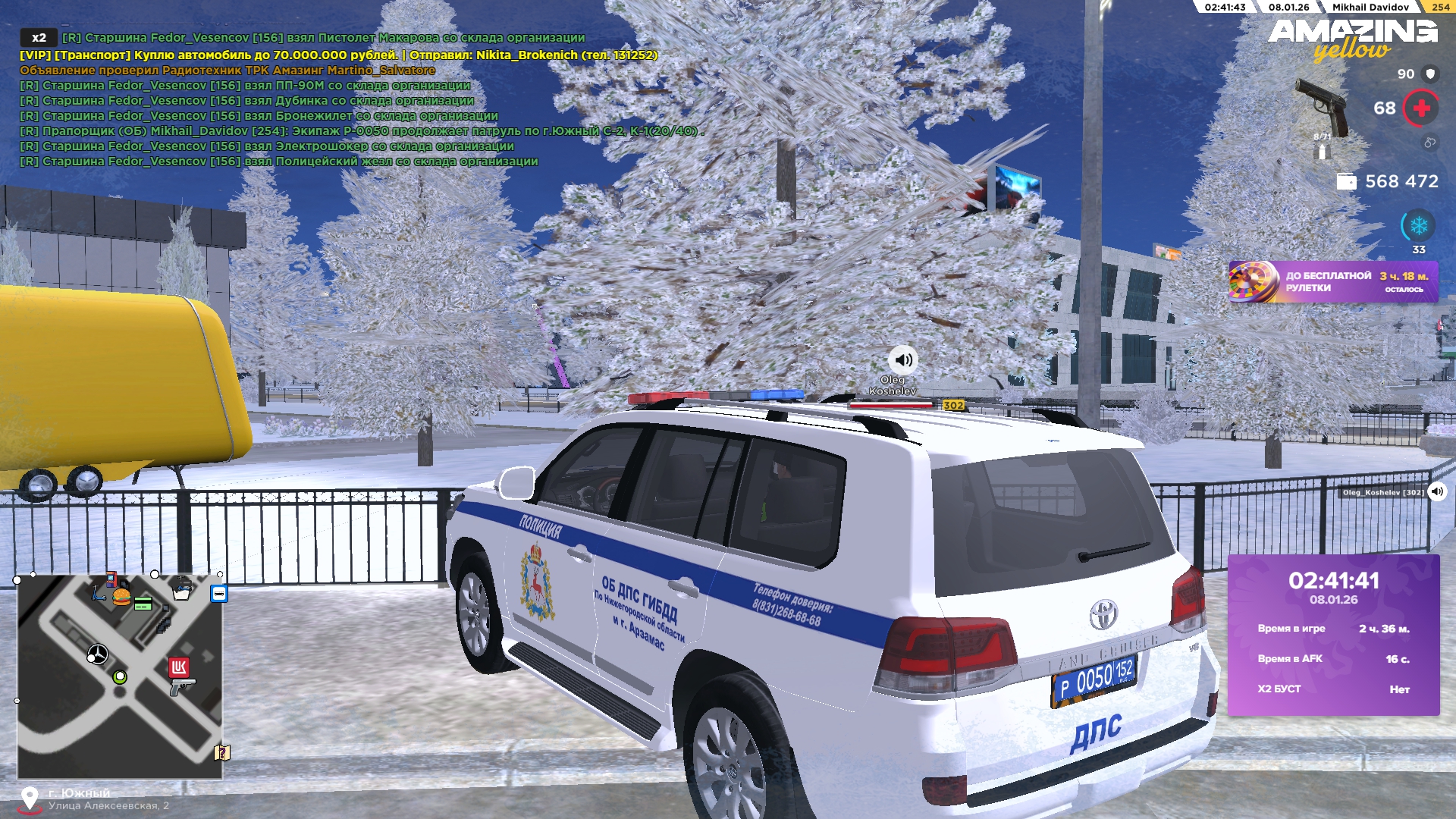Open the question-mark map icon
This screenshot has width=1456, height=819.
(221, 752)
